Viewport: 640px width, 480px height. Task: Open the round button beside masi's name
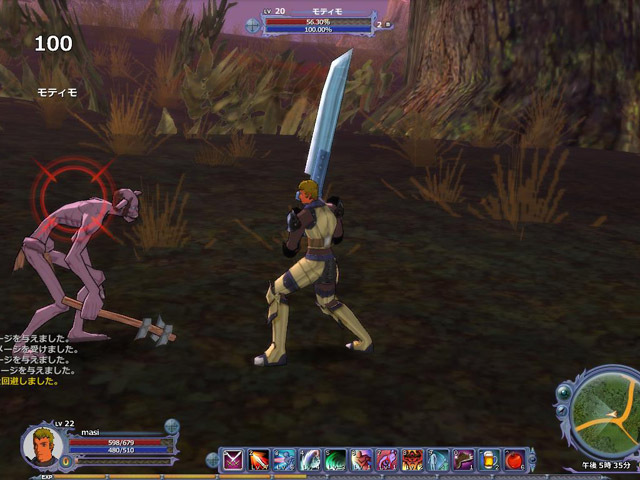172,427
